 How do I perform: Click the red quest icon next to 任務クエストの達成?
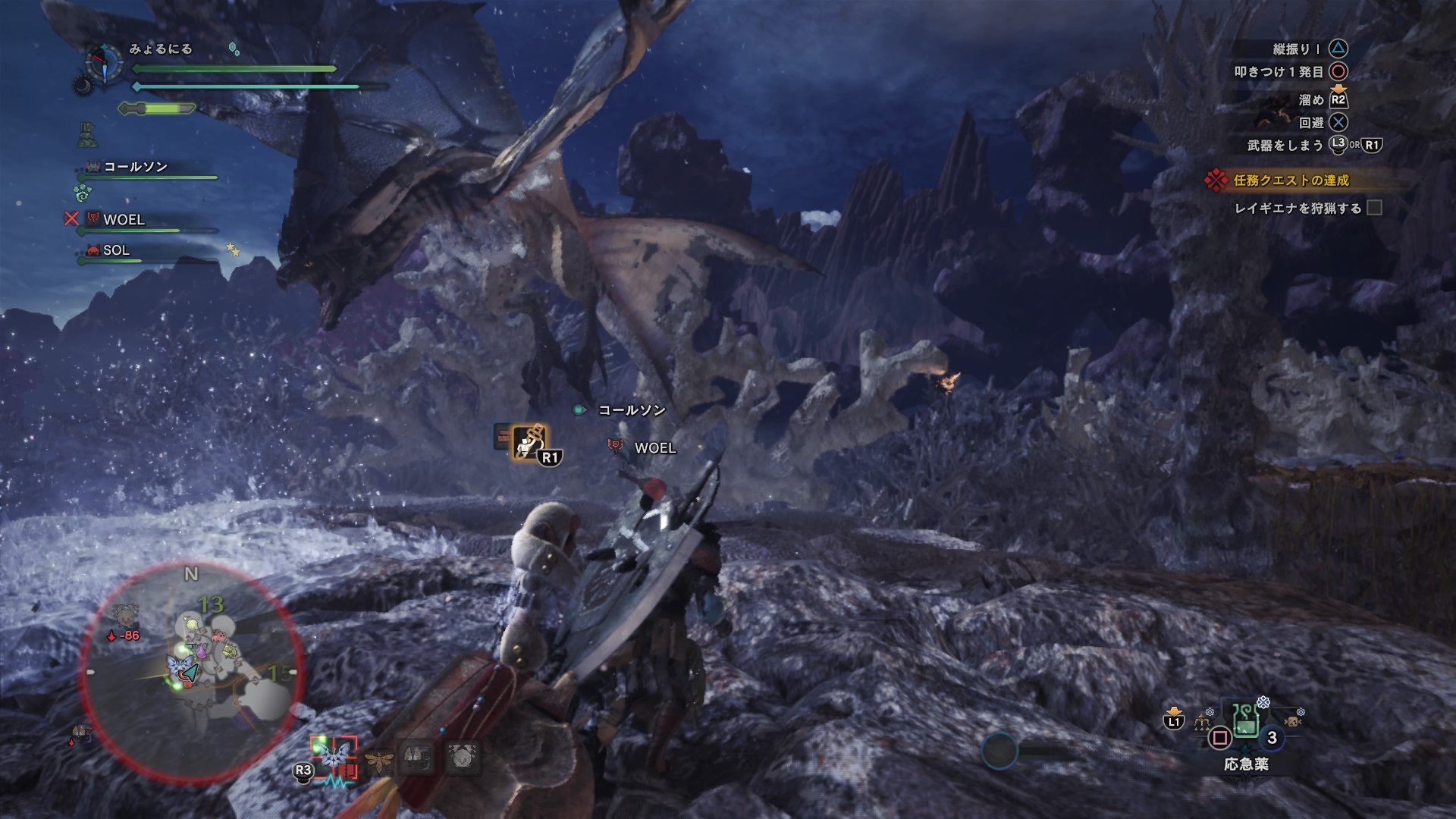pyautogui.click(x=1216, y=180)
